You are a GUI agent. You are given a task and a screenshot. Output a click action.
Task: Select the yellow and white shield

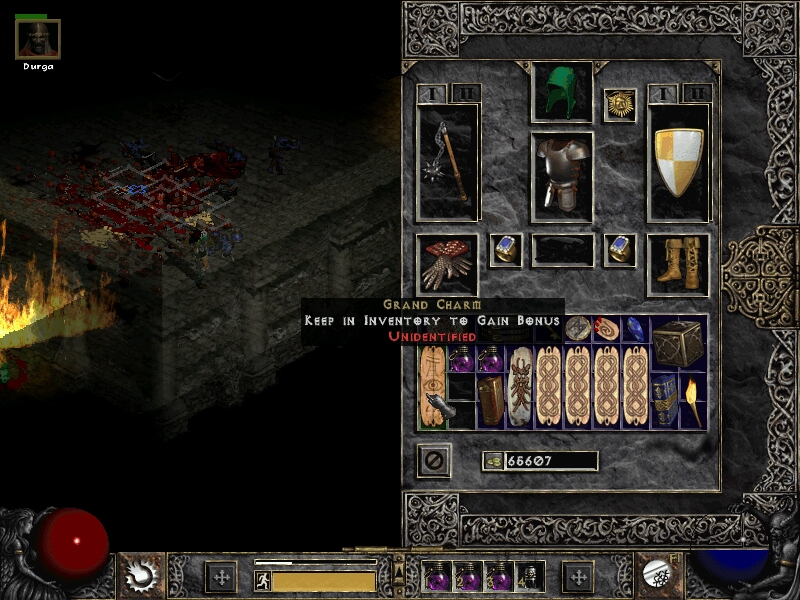678,162
